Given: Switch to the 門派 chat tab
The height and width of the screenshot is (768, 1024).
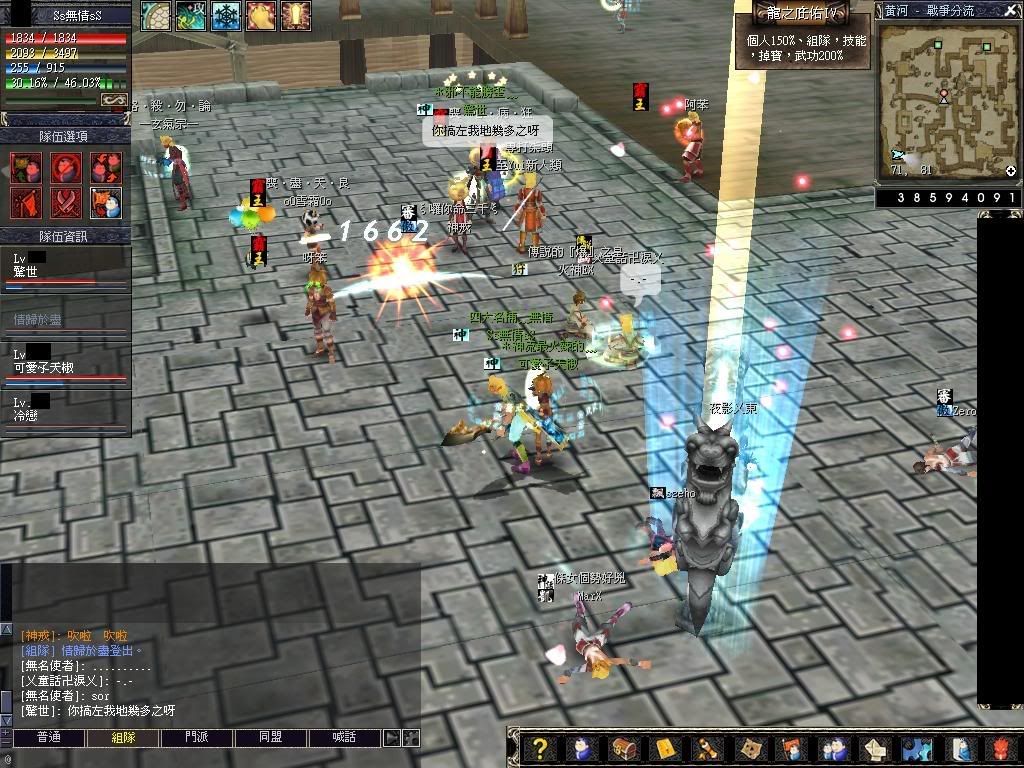Looking at the screenshot, I should pyautogui.click(x=197, y=737).
